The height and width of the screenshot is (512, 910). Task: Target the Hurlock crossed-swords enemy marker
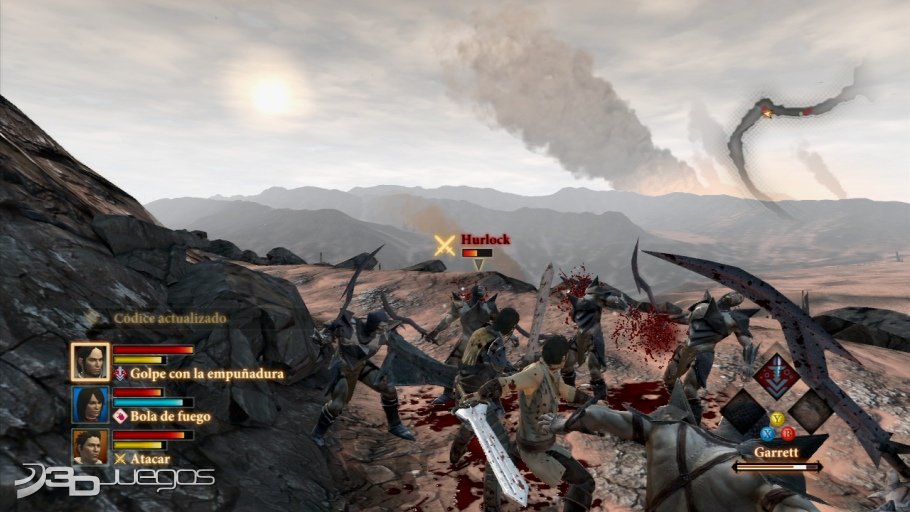(x=445, y=245)
